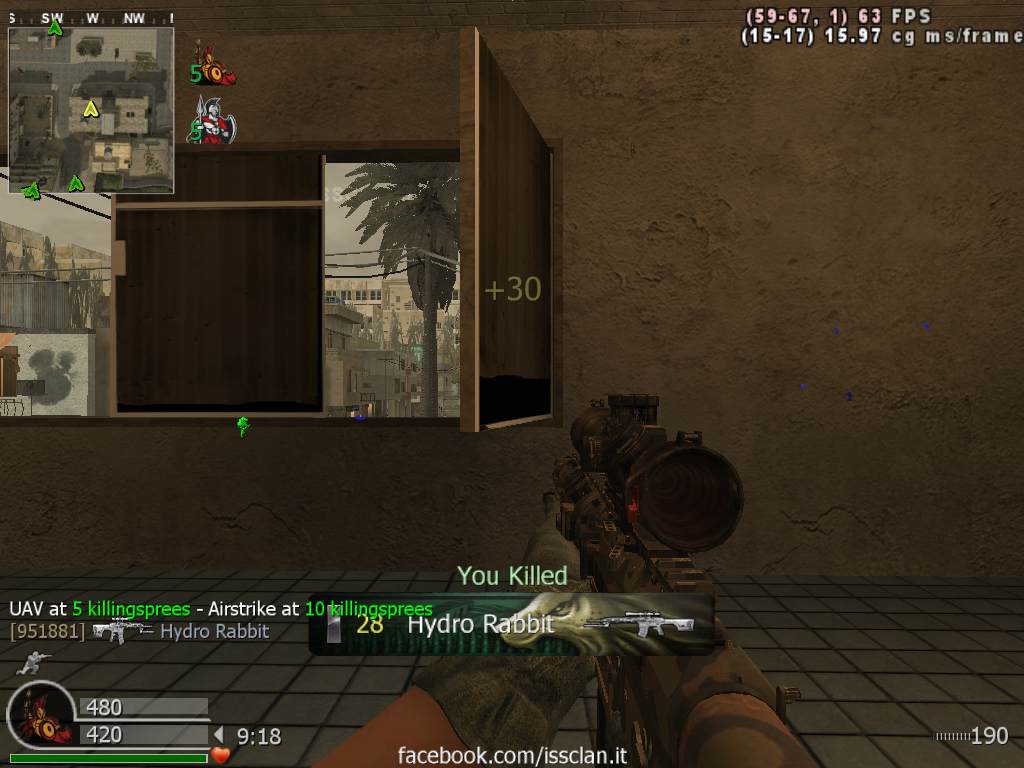Click the minimap in the corner
This screenshot has width=1024, height=768.
click(x=91, y=110)
